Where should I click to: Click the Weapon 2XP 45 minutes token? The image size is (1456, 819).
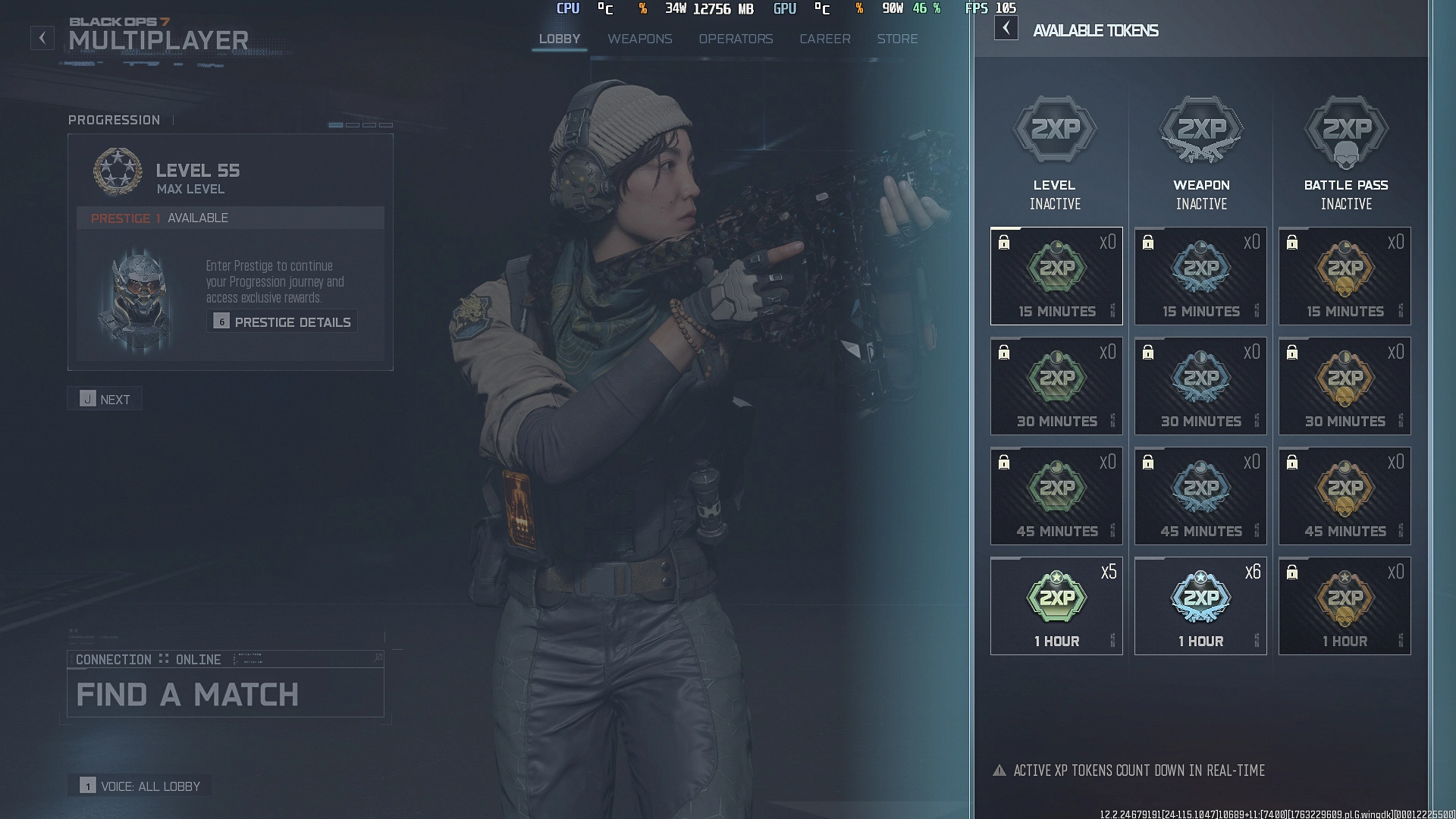tap(1200, 495)
